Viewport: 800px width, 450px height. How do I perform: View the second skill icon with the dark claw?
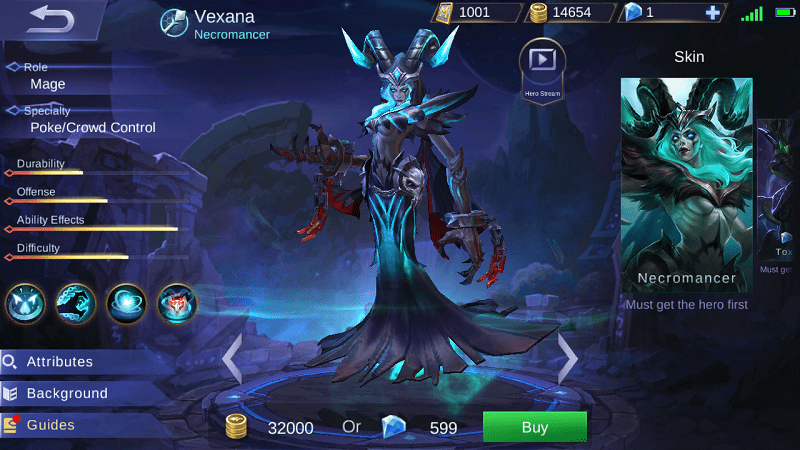click(x=76, y=302)
